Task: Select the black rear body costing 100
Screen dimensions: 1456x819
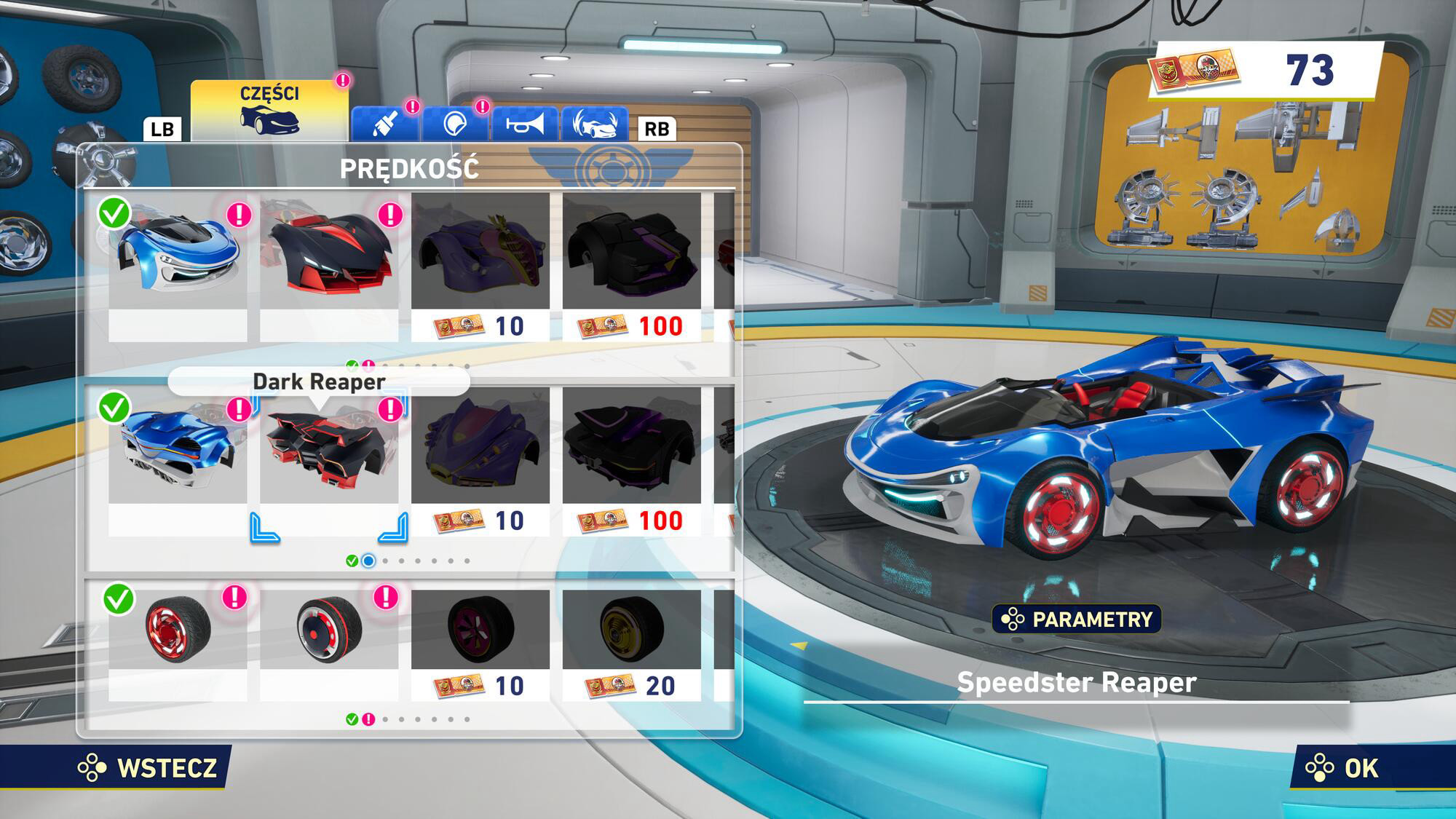Action: pos(632,460)
